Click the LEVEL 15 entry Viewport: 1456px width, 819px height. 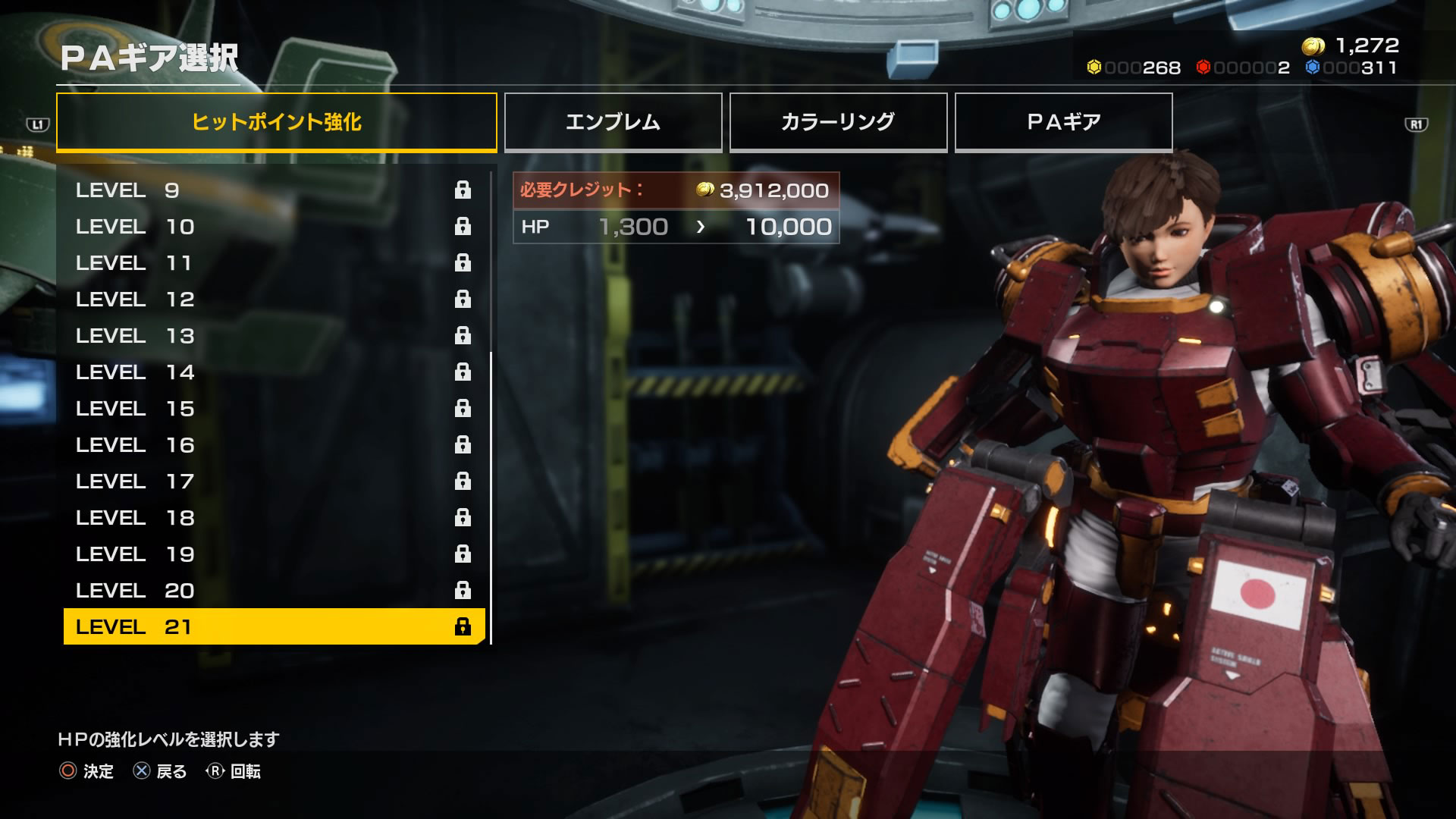(273, 409)
